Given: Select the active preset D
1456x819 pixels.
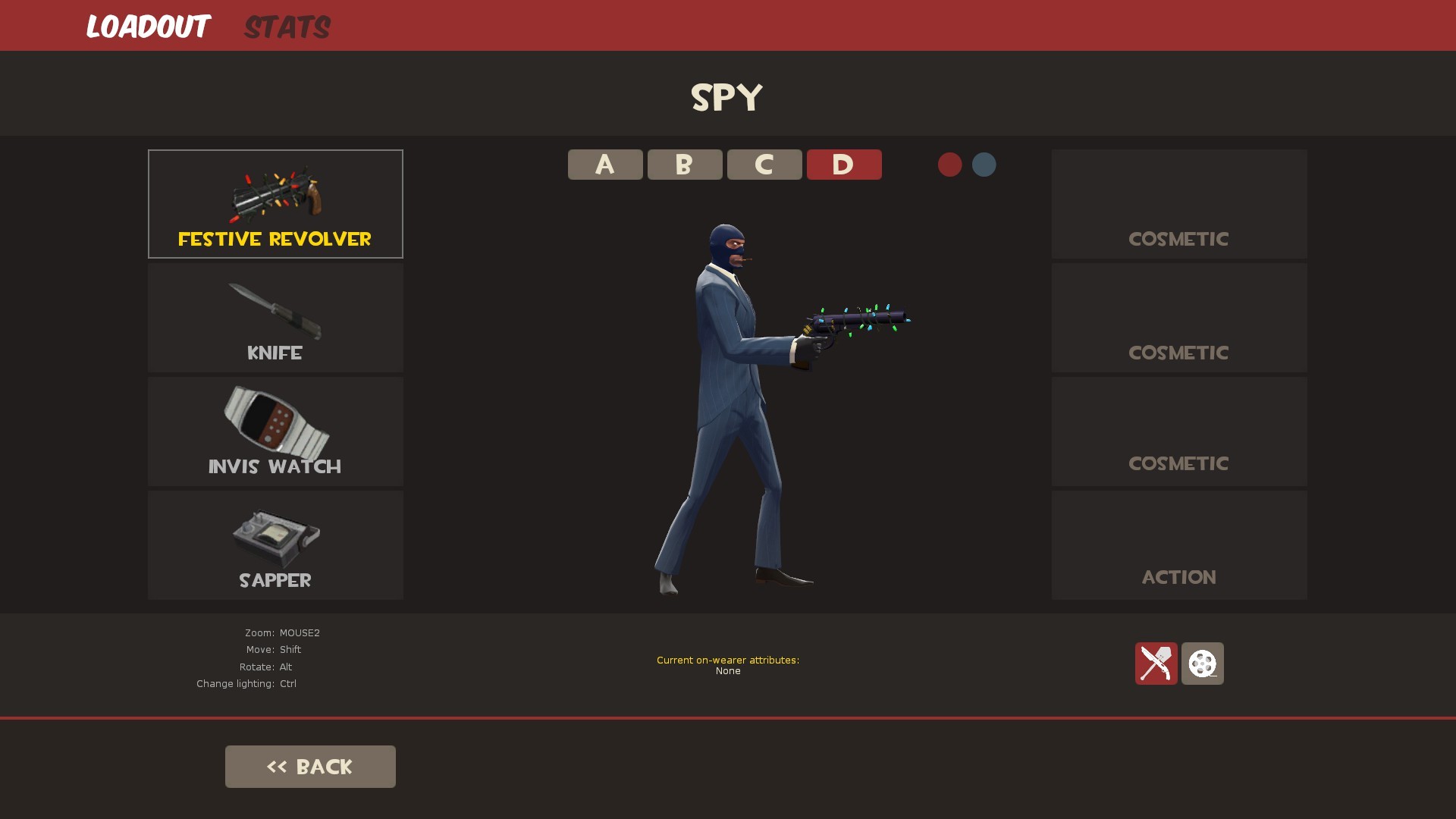Looking at the screenshot, I should click(x=844, y=165).
